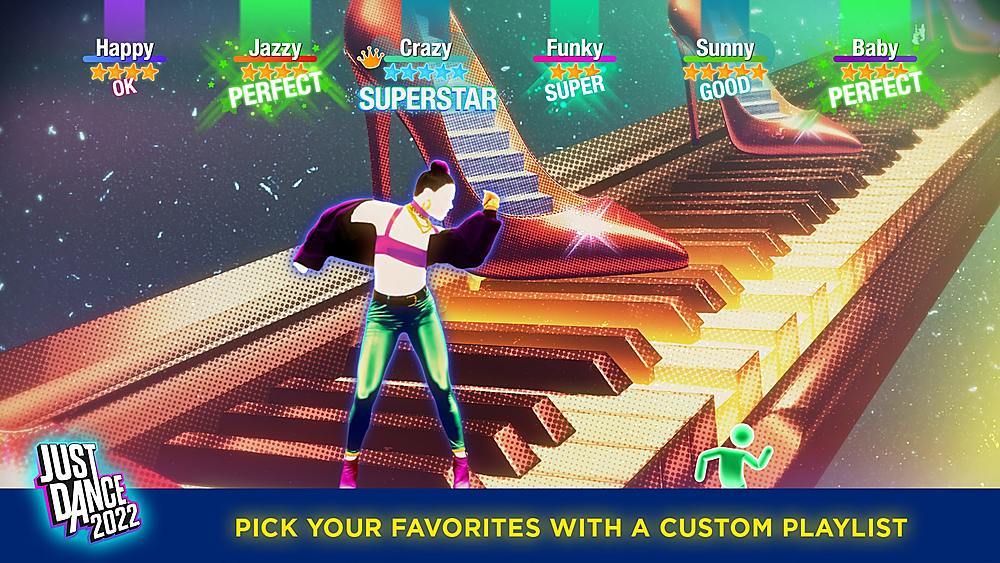This screenshot has width=1000, height=563.
Task: Select the Funky player nameplate
Action: [574, 48]
